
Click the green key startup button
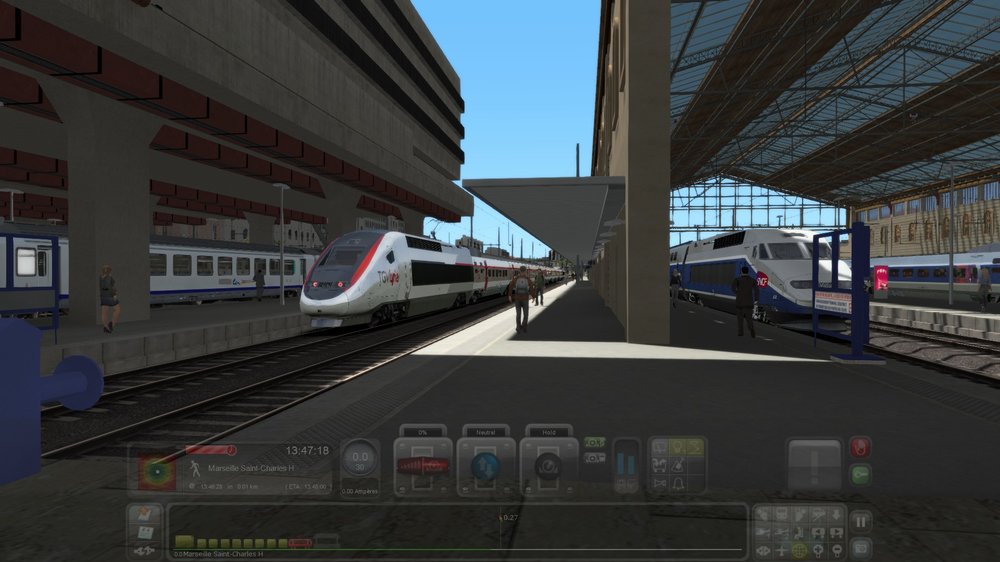(x=860, y=475)
